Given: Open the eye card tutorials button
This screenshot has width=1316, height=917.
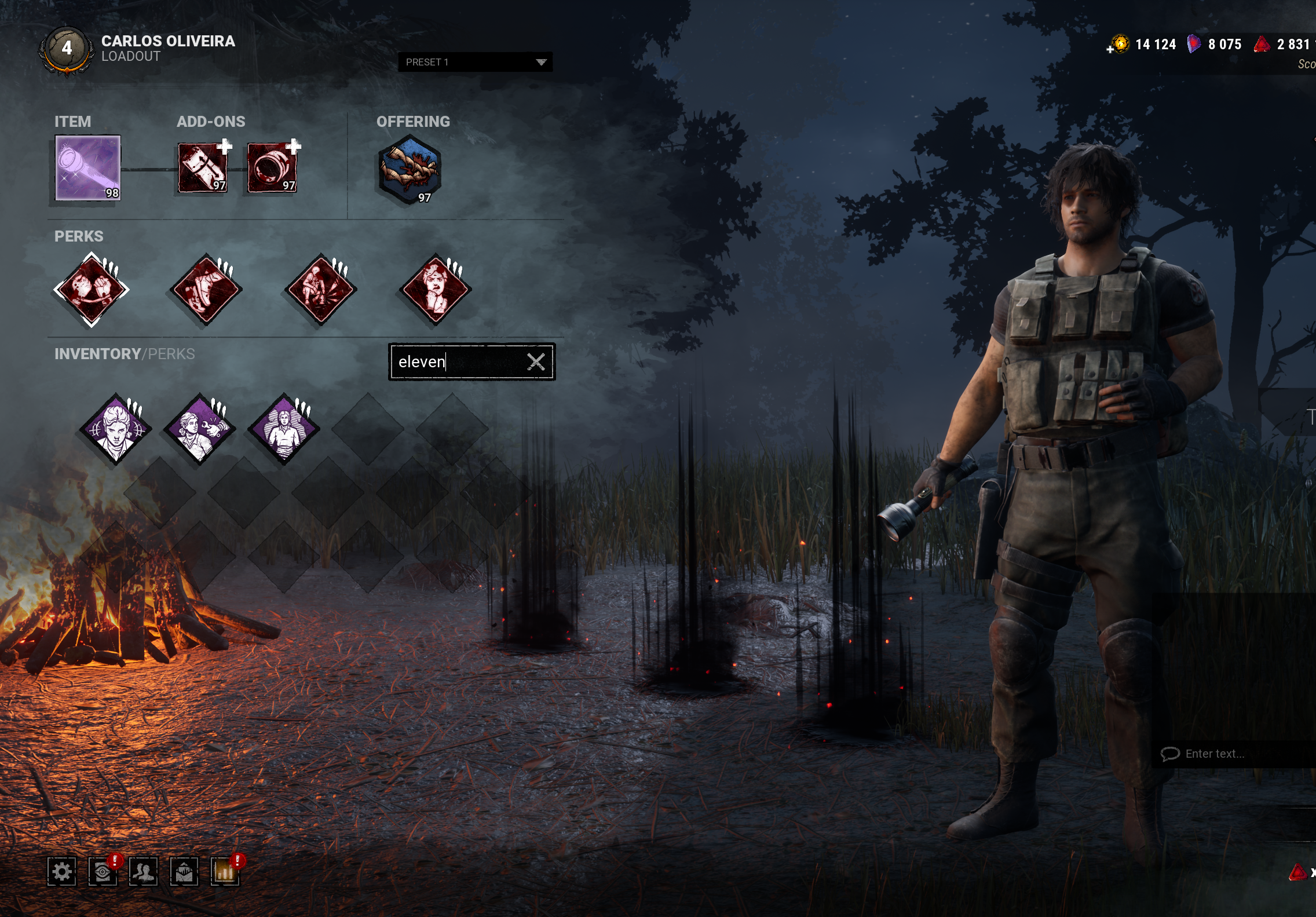Looking at the screenshot, I should [103, 872].
